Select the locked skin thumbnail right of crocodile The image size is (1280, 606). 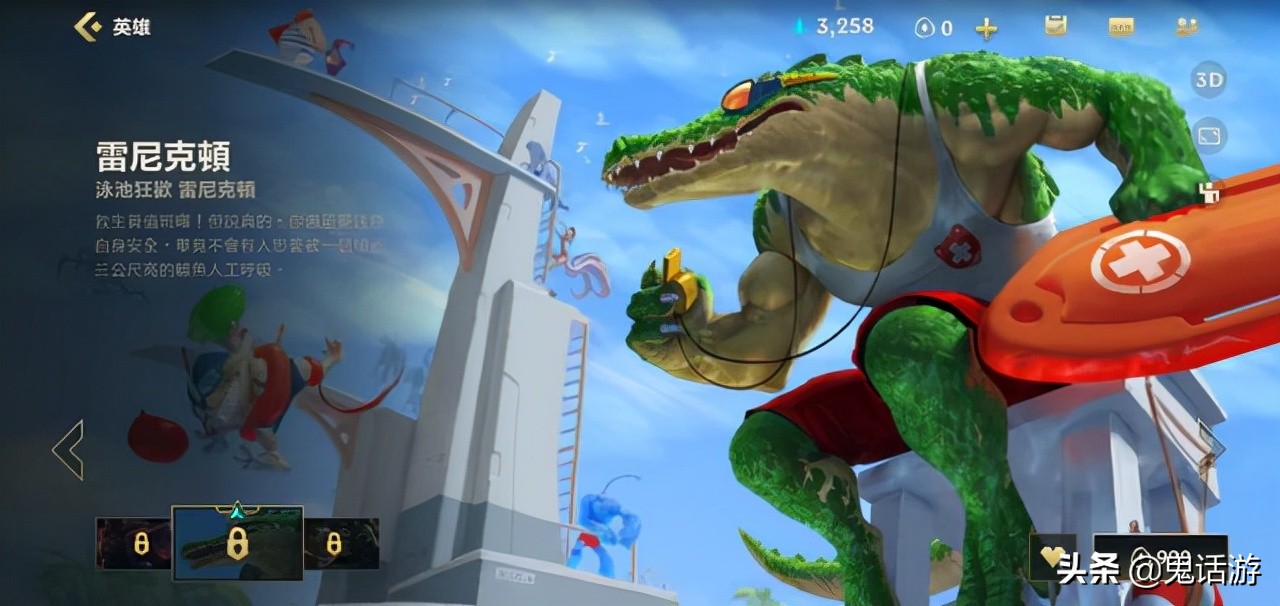coord(341,544)
